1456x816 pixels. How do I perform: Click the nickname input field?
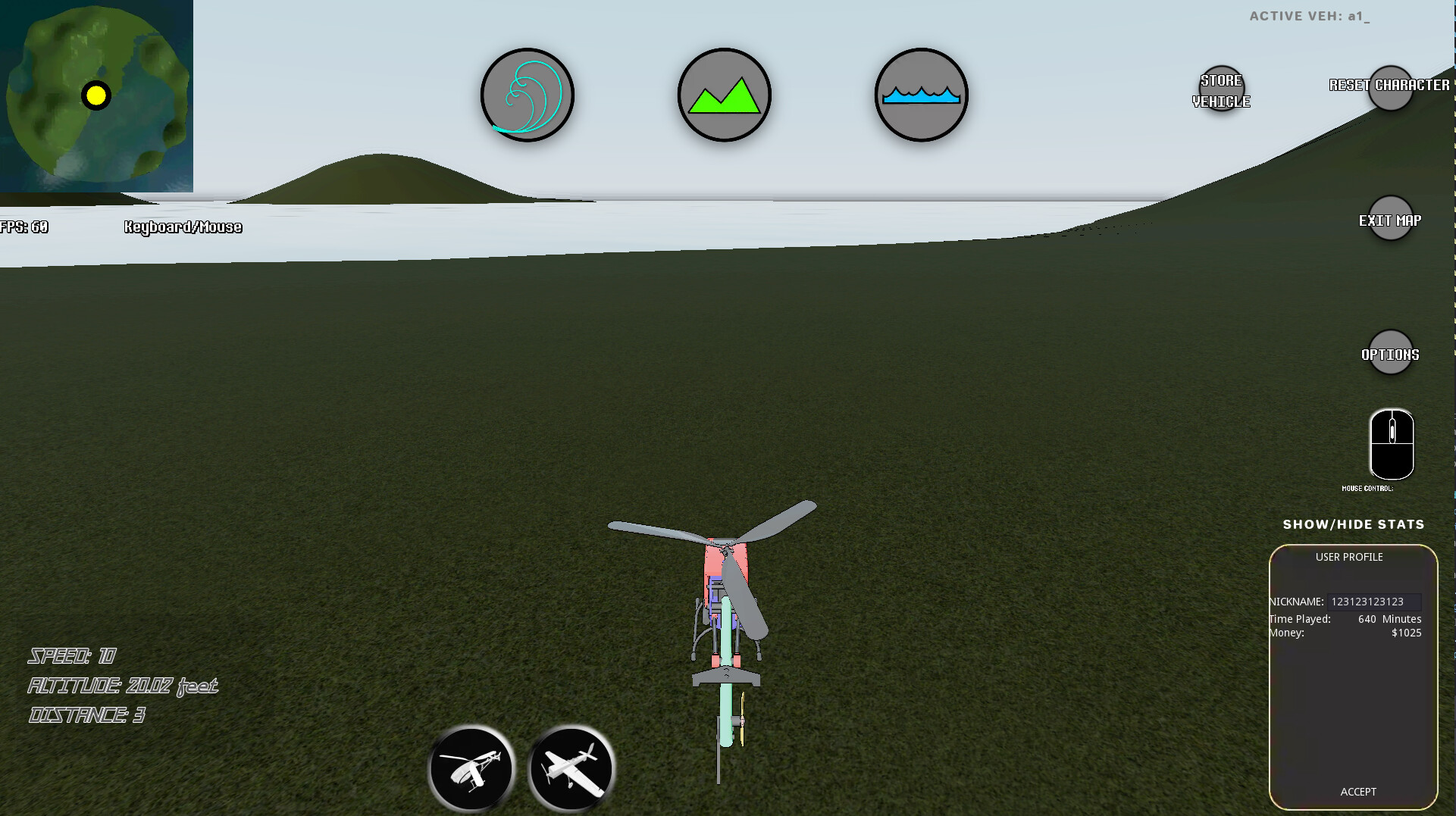coord(1373,601)
